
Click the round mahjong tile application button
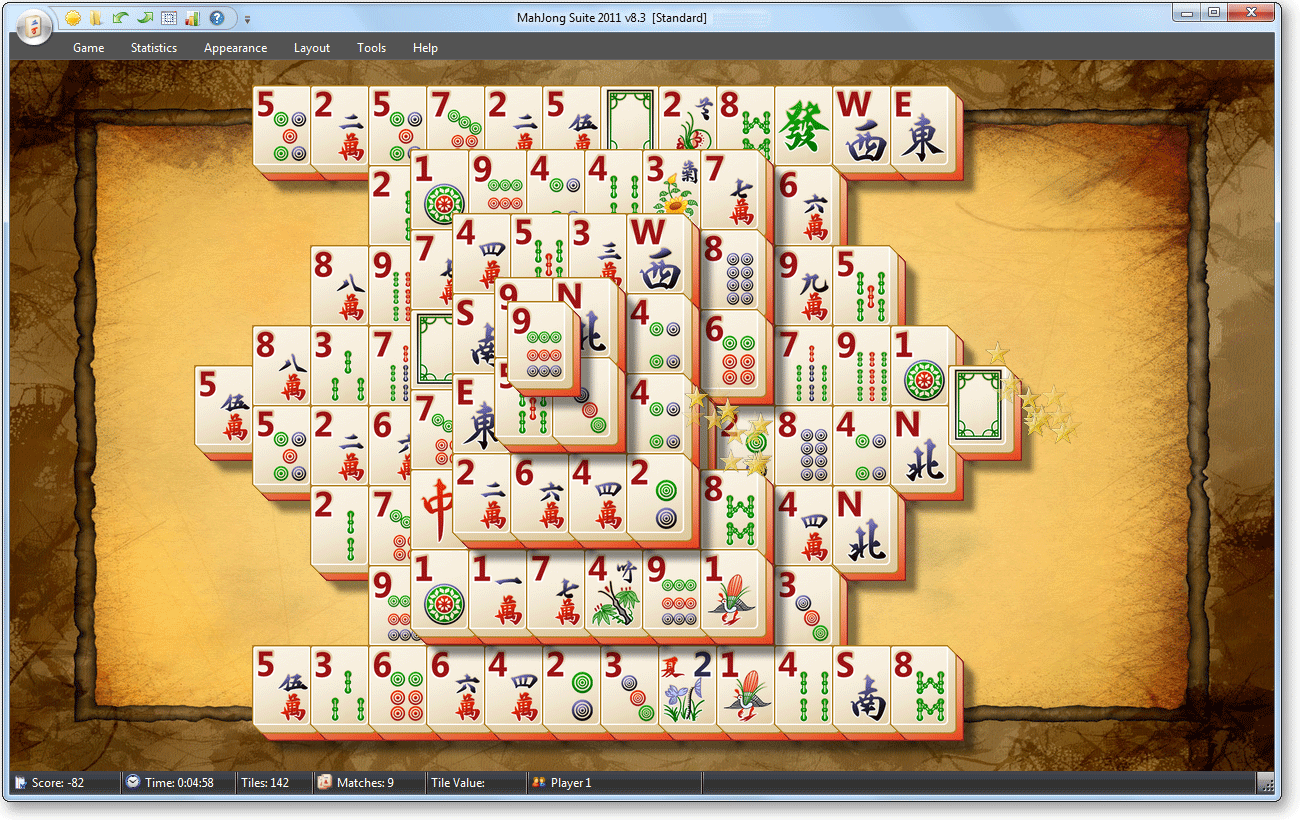point(33,26)
